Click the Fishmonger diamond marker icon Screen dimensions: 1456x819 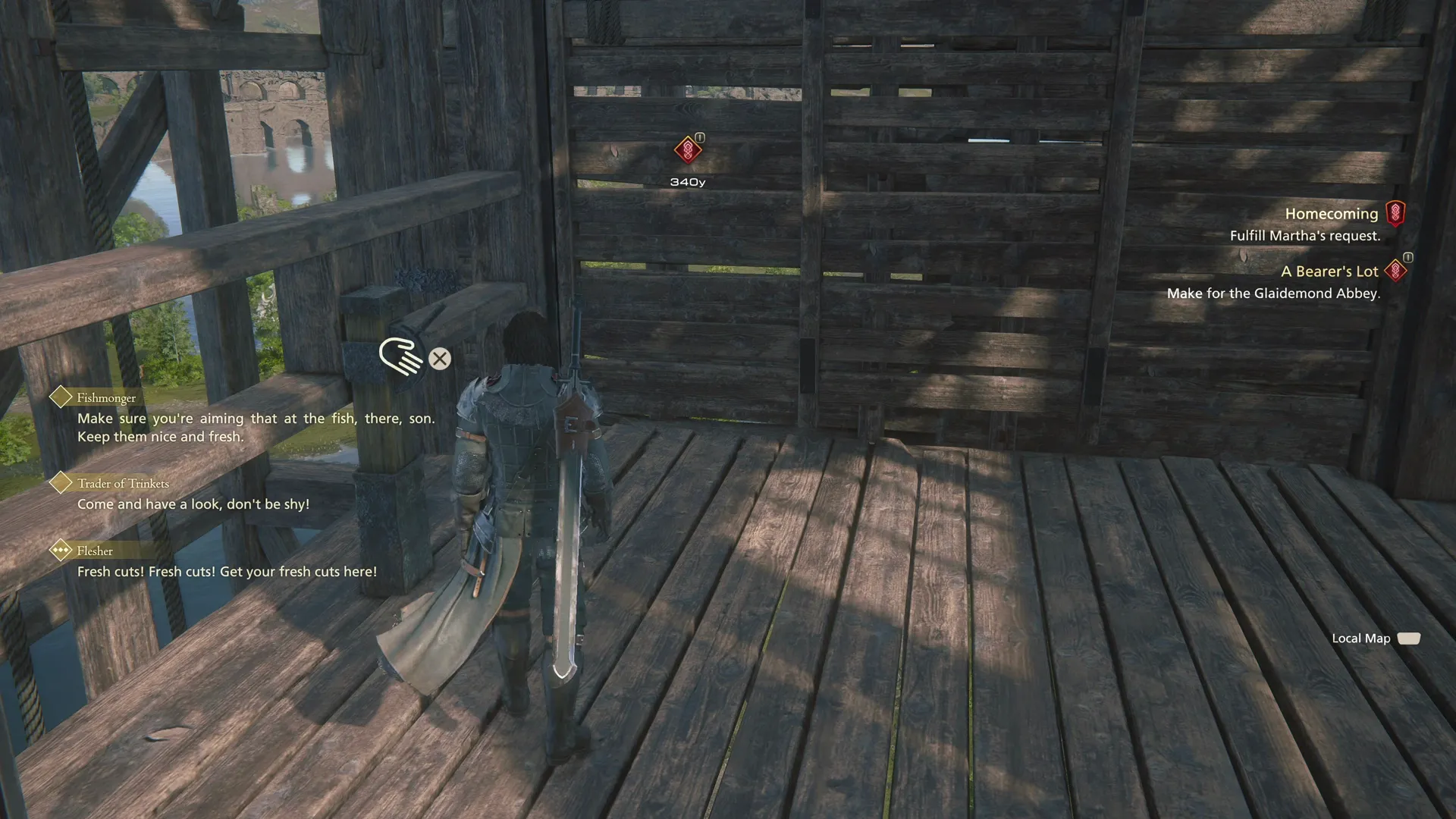60,395
